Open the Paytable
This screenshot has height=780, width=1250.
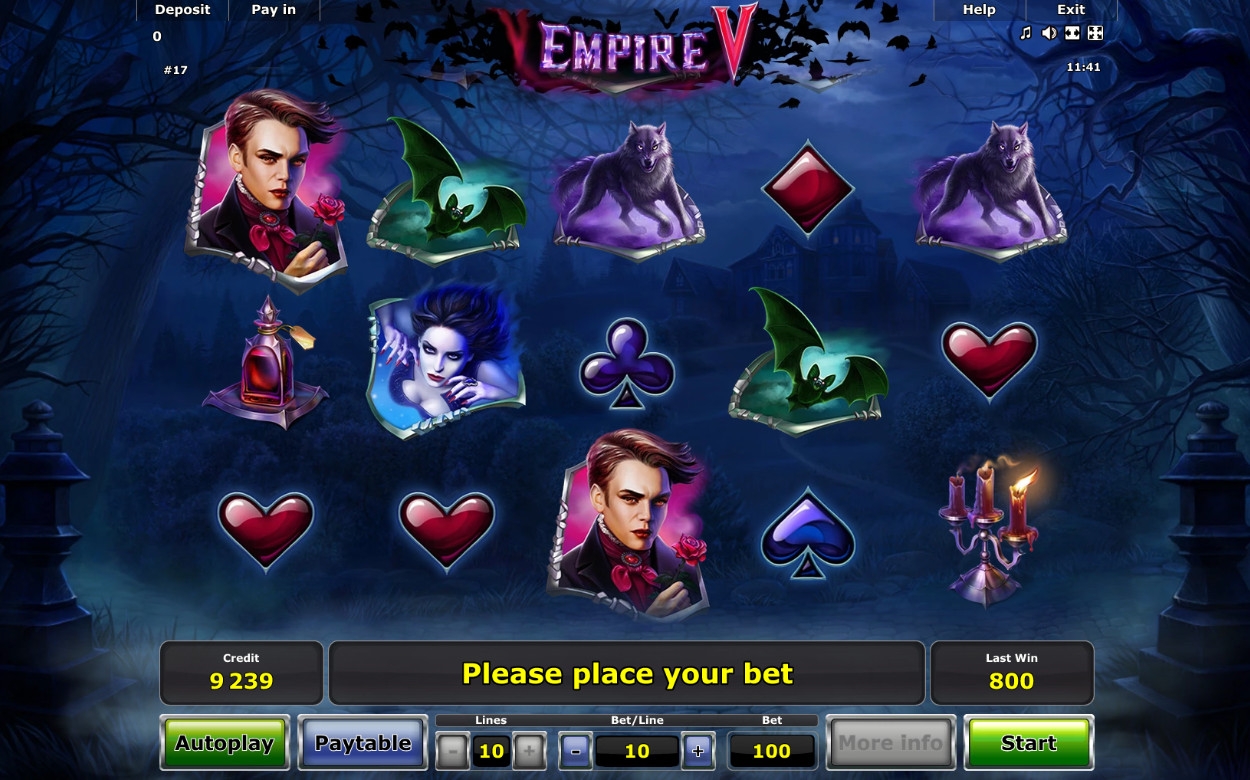(x=362, y=743)
